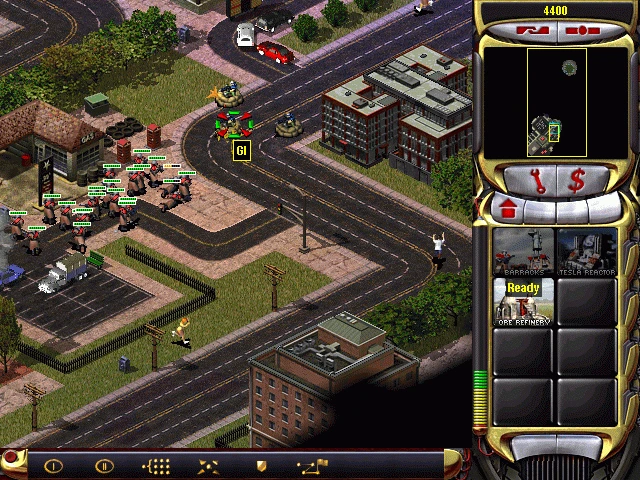
Task: Click the unit formation dots button
Action: coord(159,465)
